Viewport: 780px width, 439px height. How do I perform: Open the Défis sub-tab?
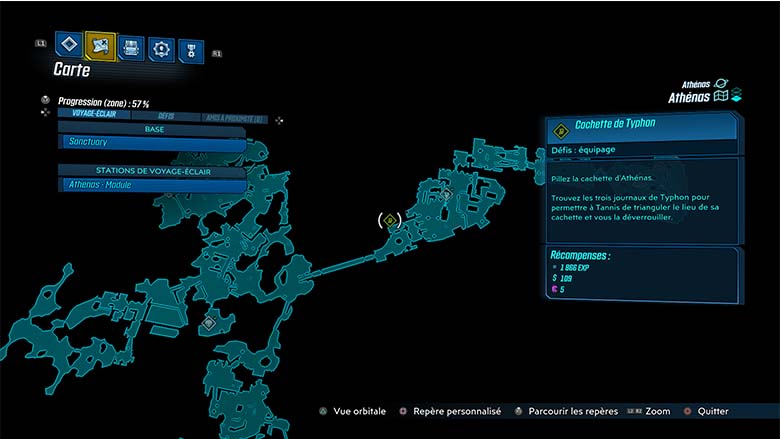165,115
